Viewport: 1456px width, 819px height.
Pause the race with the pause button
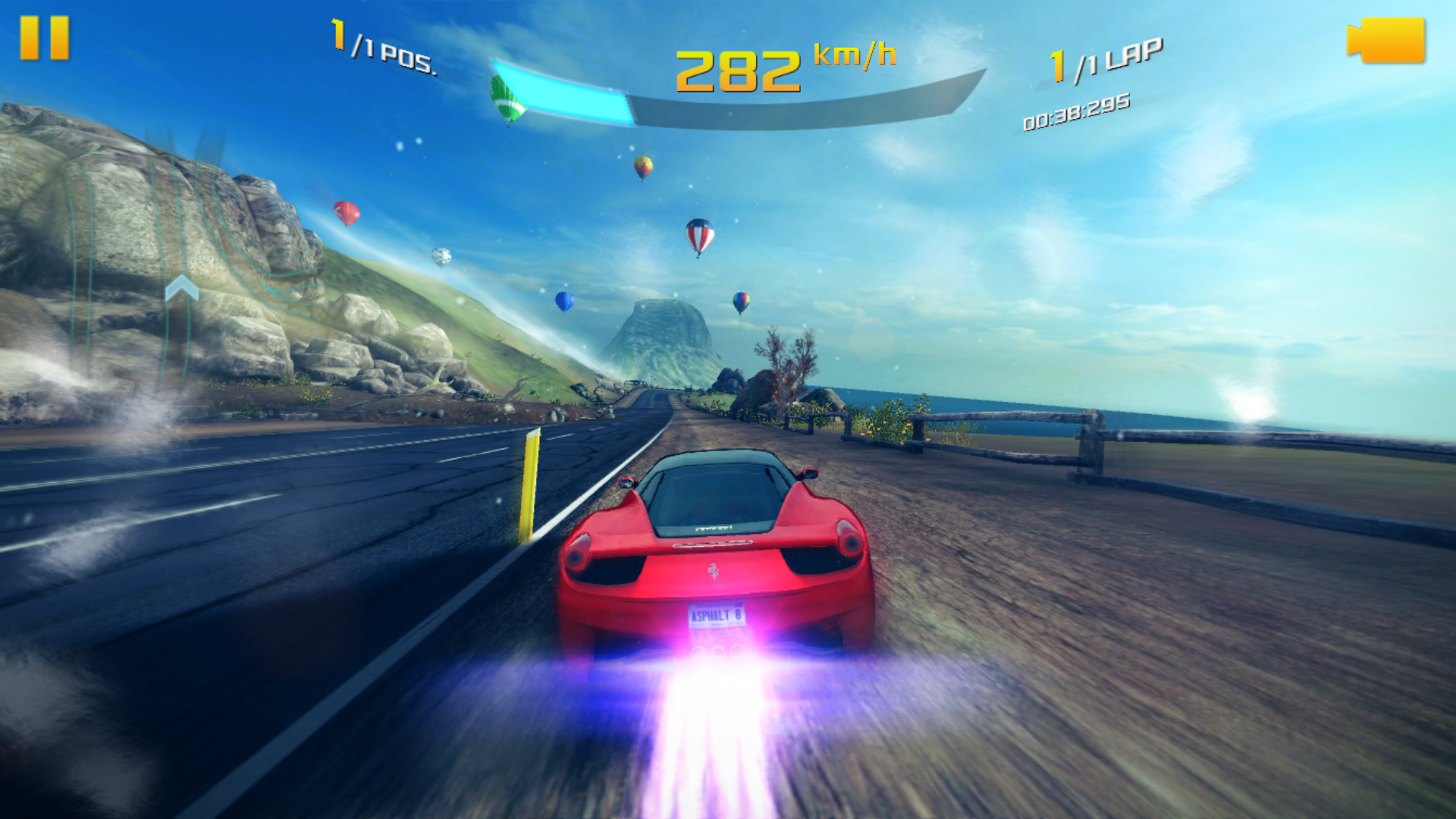pos(45,38)
